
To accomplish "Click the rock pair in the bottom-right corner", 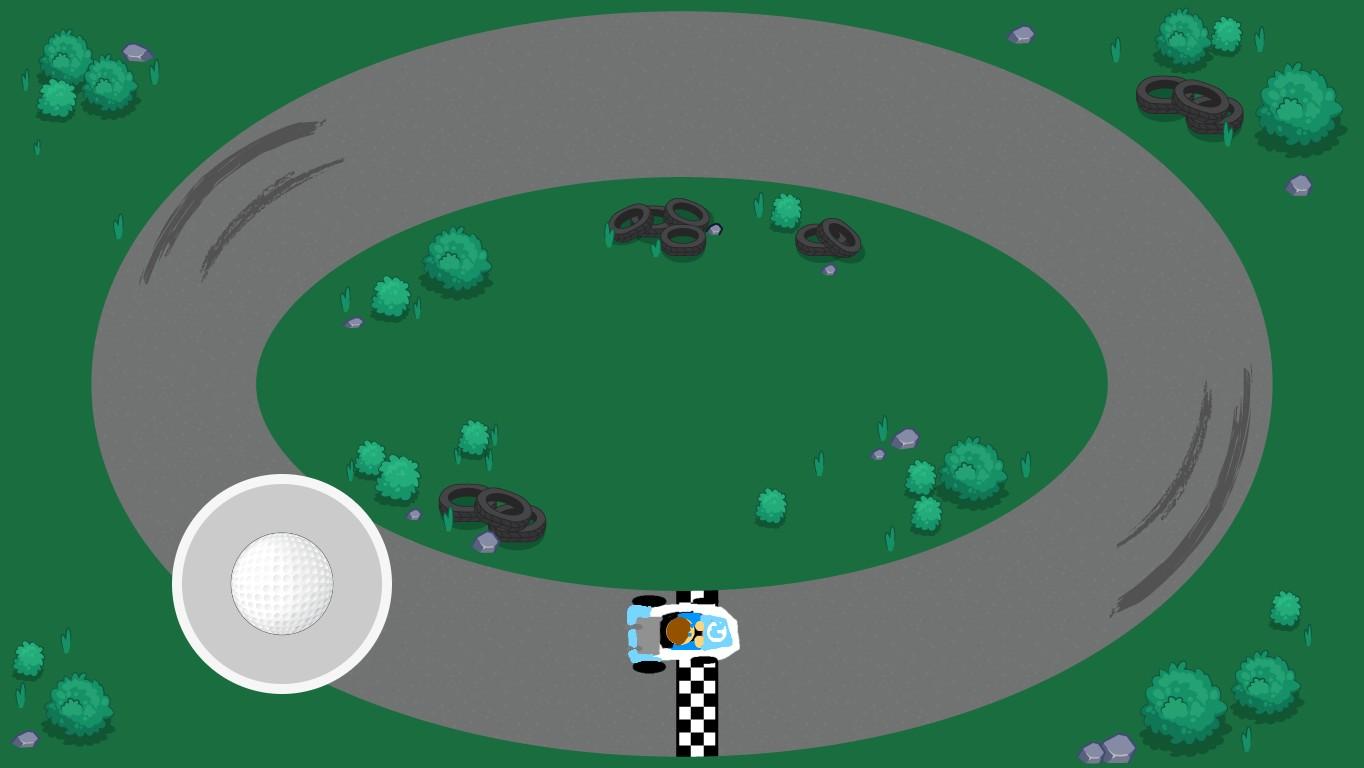I will pyautogui.click(x=1108, y=748).
